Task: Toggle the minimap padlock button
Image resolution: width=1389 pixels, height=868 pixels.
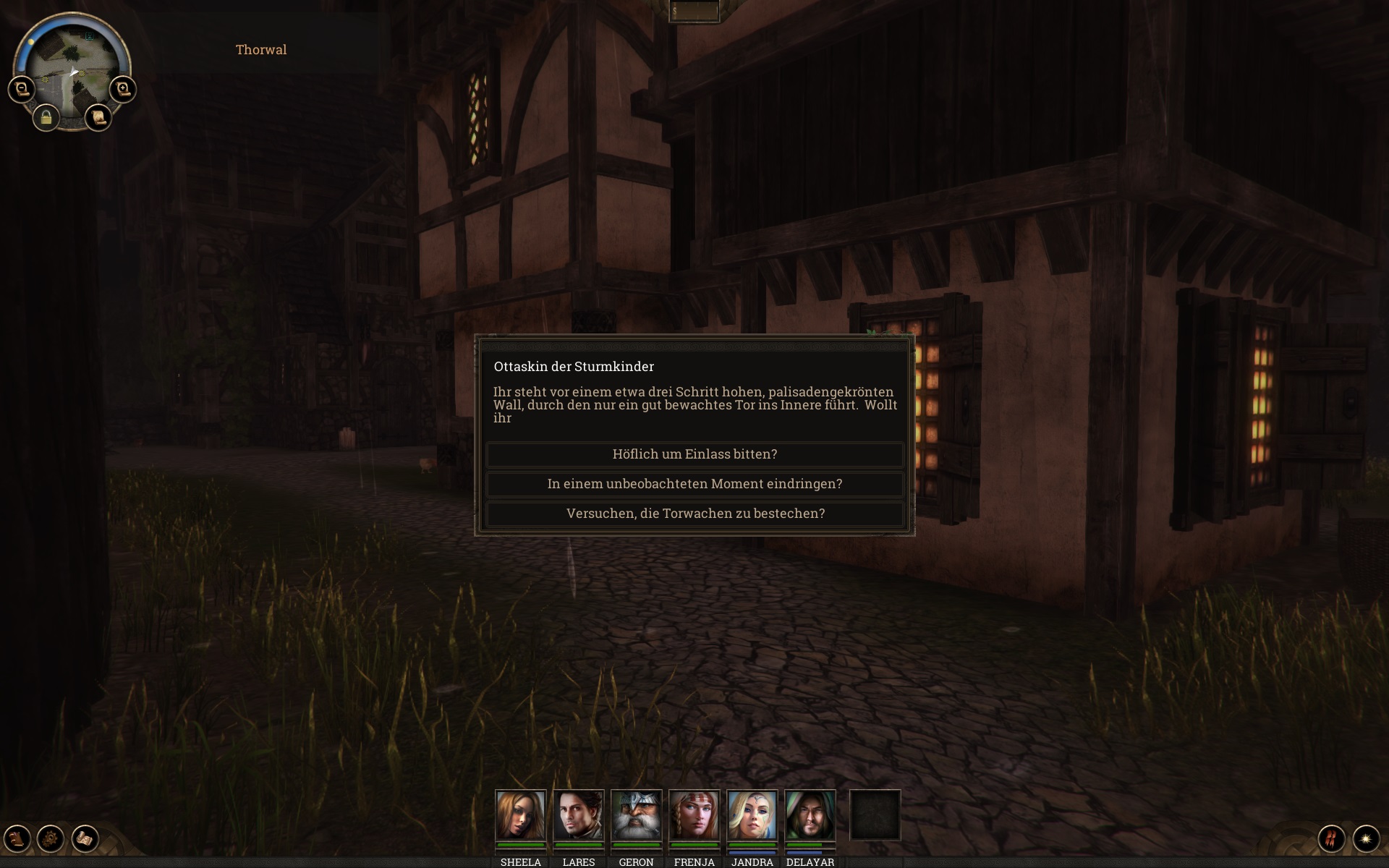Action: [x=46, y=117]
